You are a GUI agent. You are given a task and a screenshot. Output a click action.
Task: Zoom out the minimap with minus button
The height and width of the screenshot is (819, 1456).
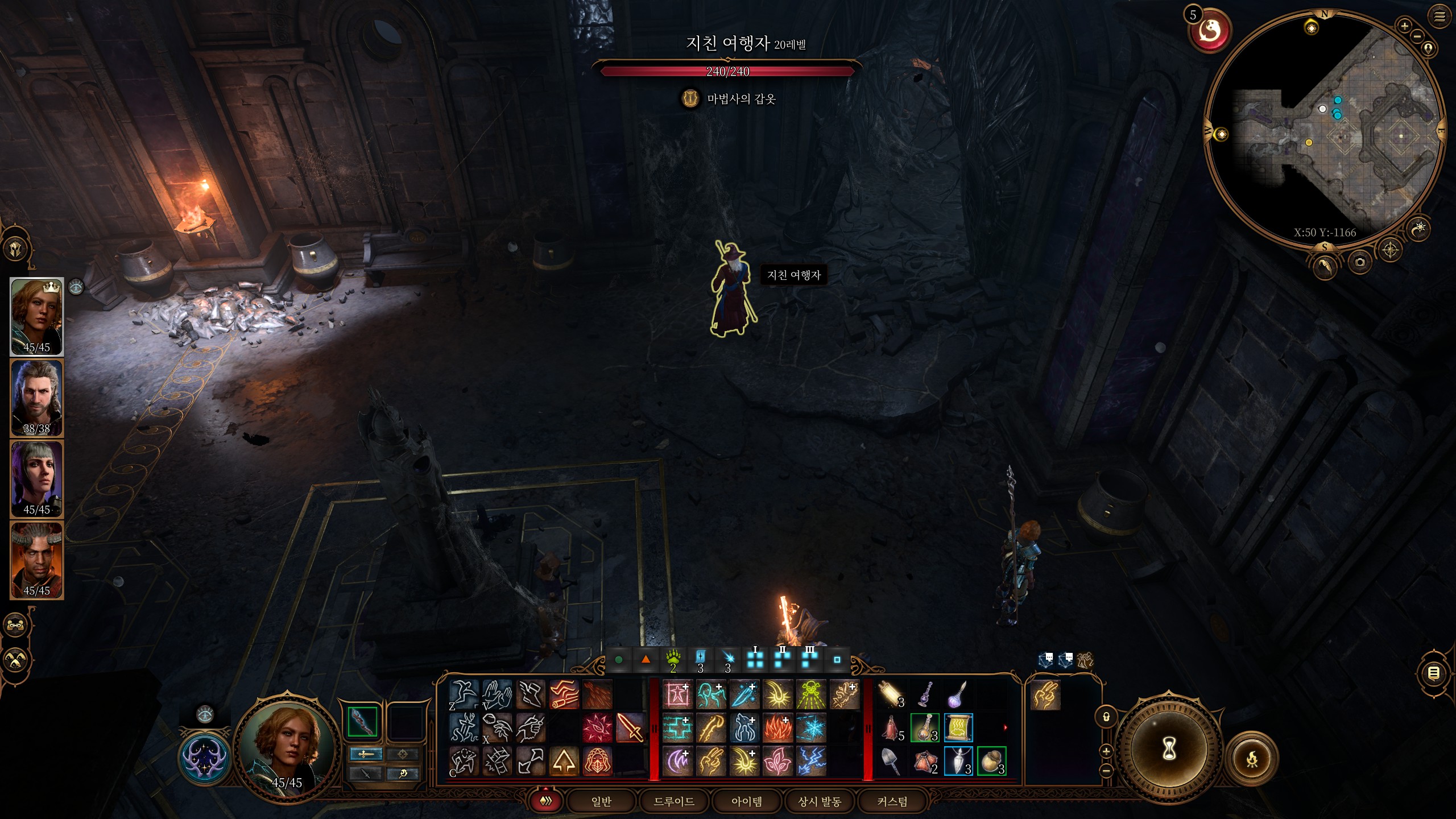pyautogui.click(x=1417, y=36)
